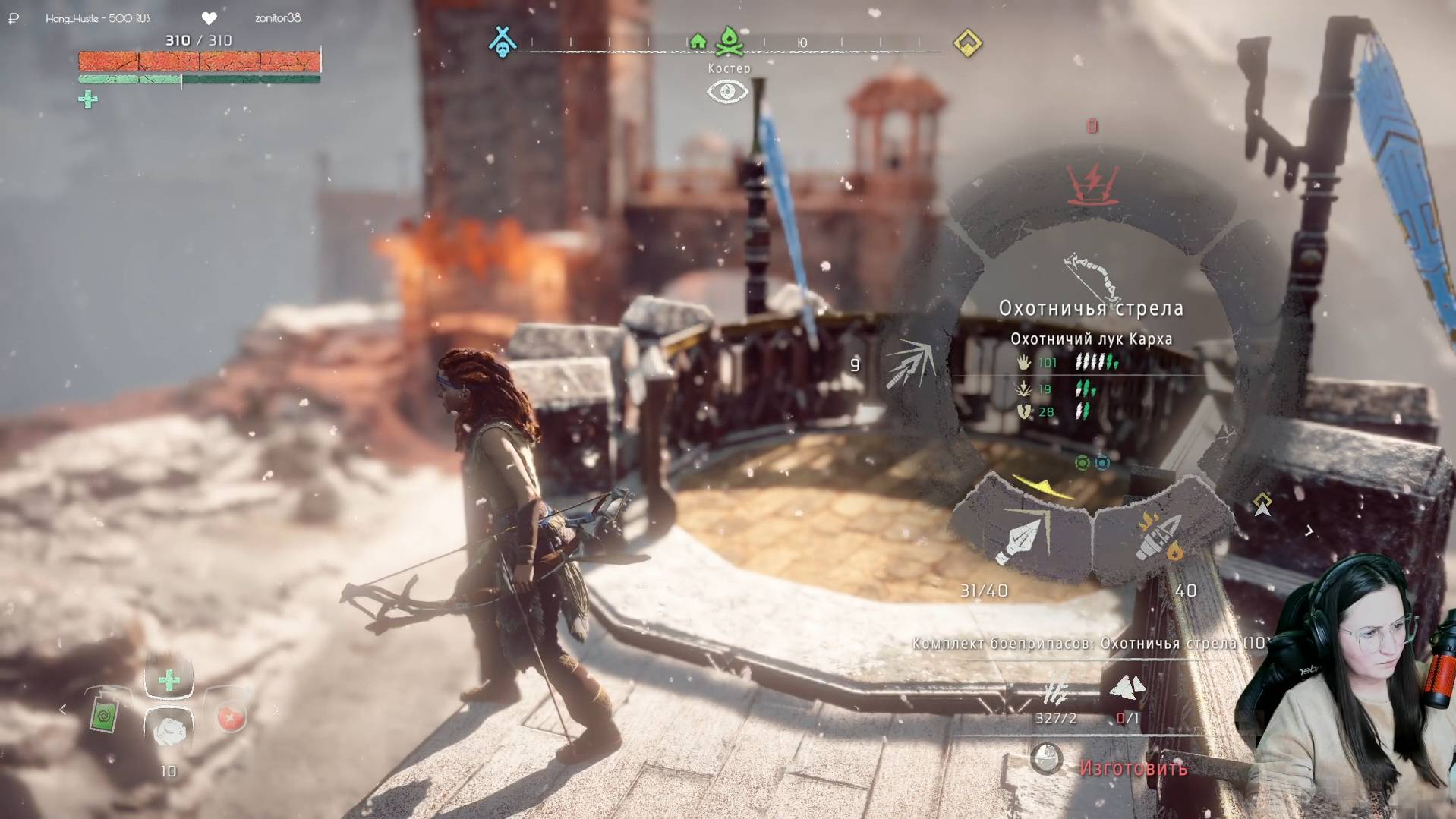1456x819 pixels.
Task: Click the heart icon in stream overlay
Action: (x=210, y=17)
